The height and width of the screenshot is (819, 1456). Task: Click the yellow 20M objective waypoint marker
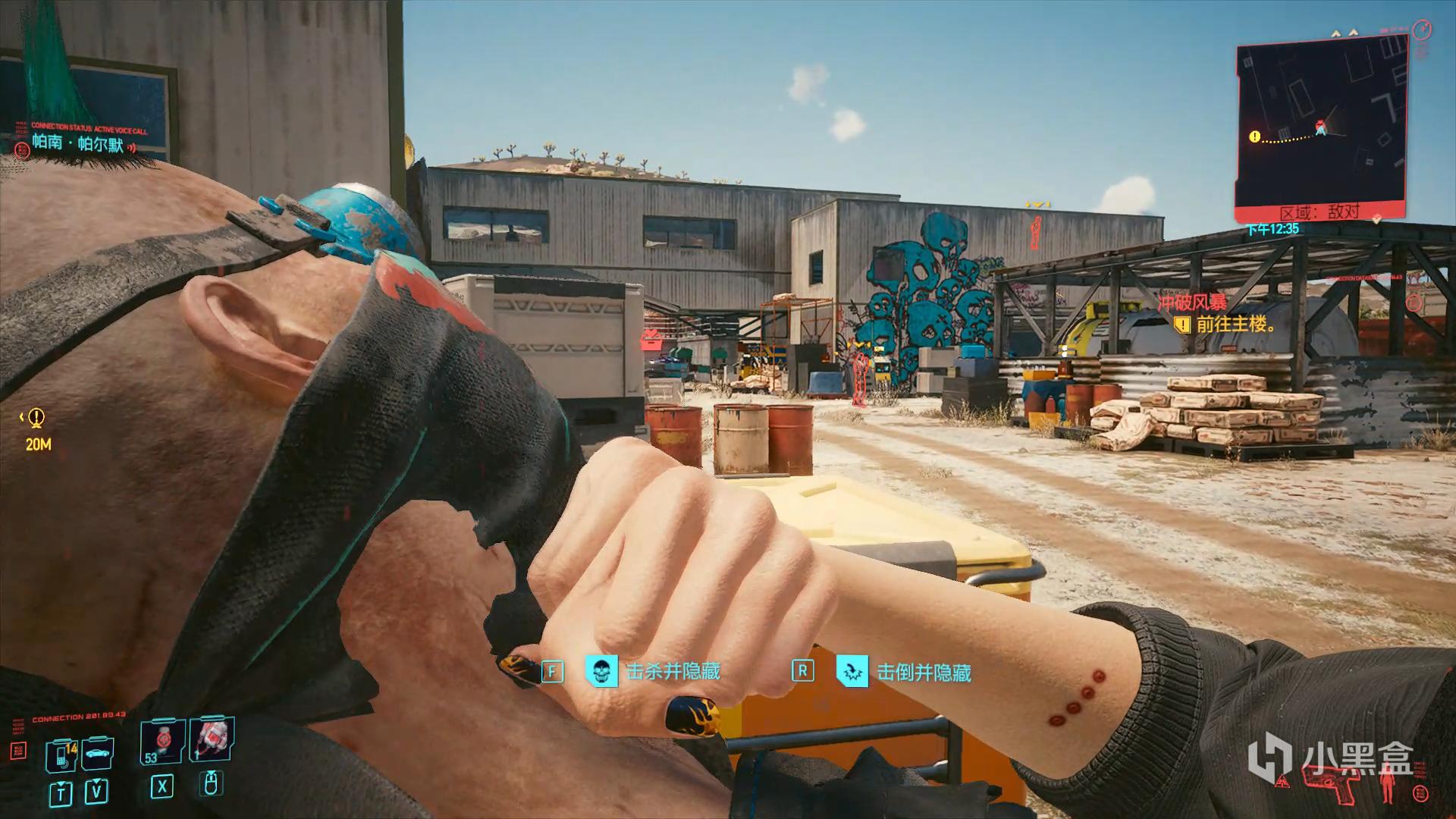[36, 418]
